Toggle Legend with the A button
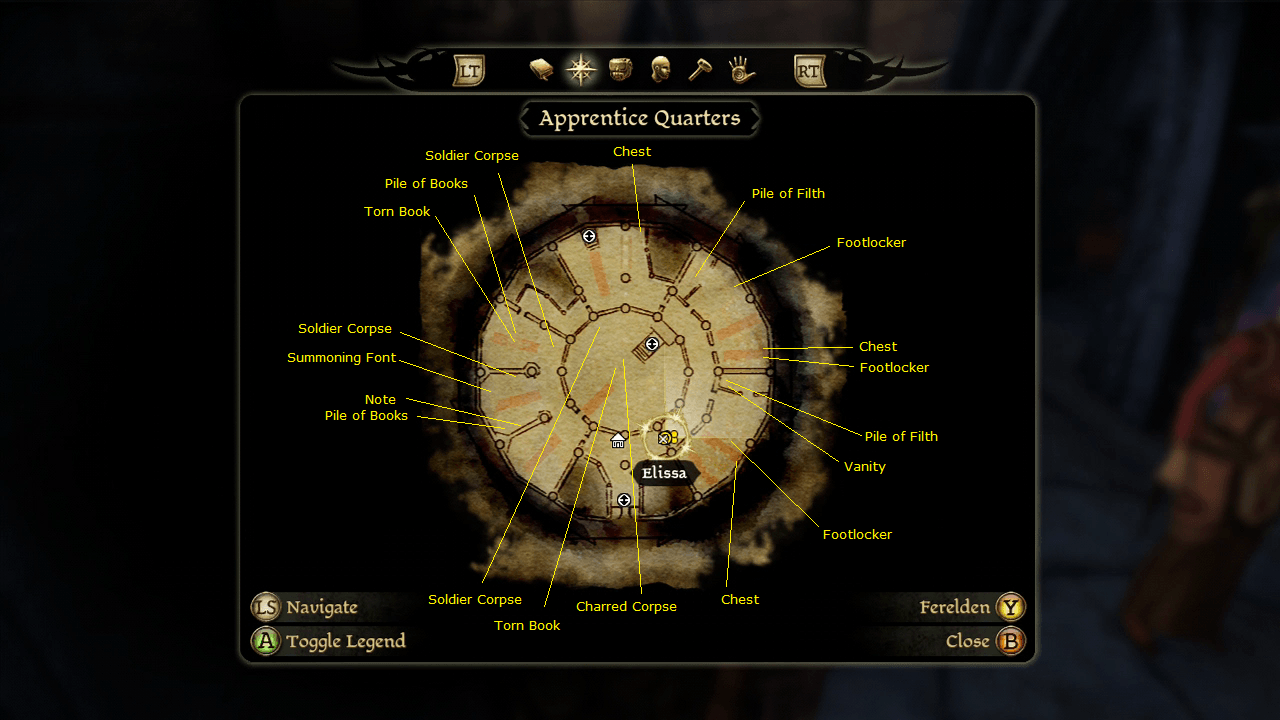 point(264,640)
